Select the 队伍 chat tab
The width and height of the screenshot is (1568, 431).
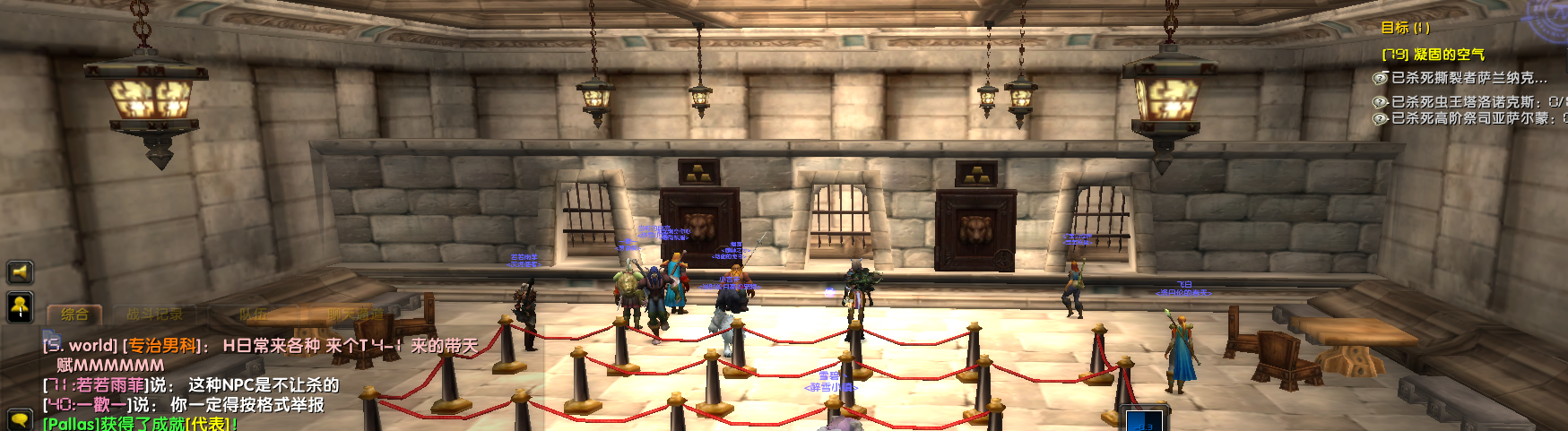coord(253,315)
